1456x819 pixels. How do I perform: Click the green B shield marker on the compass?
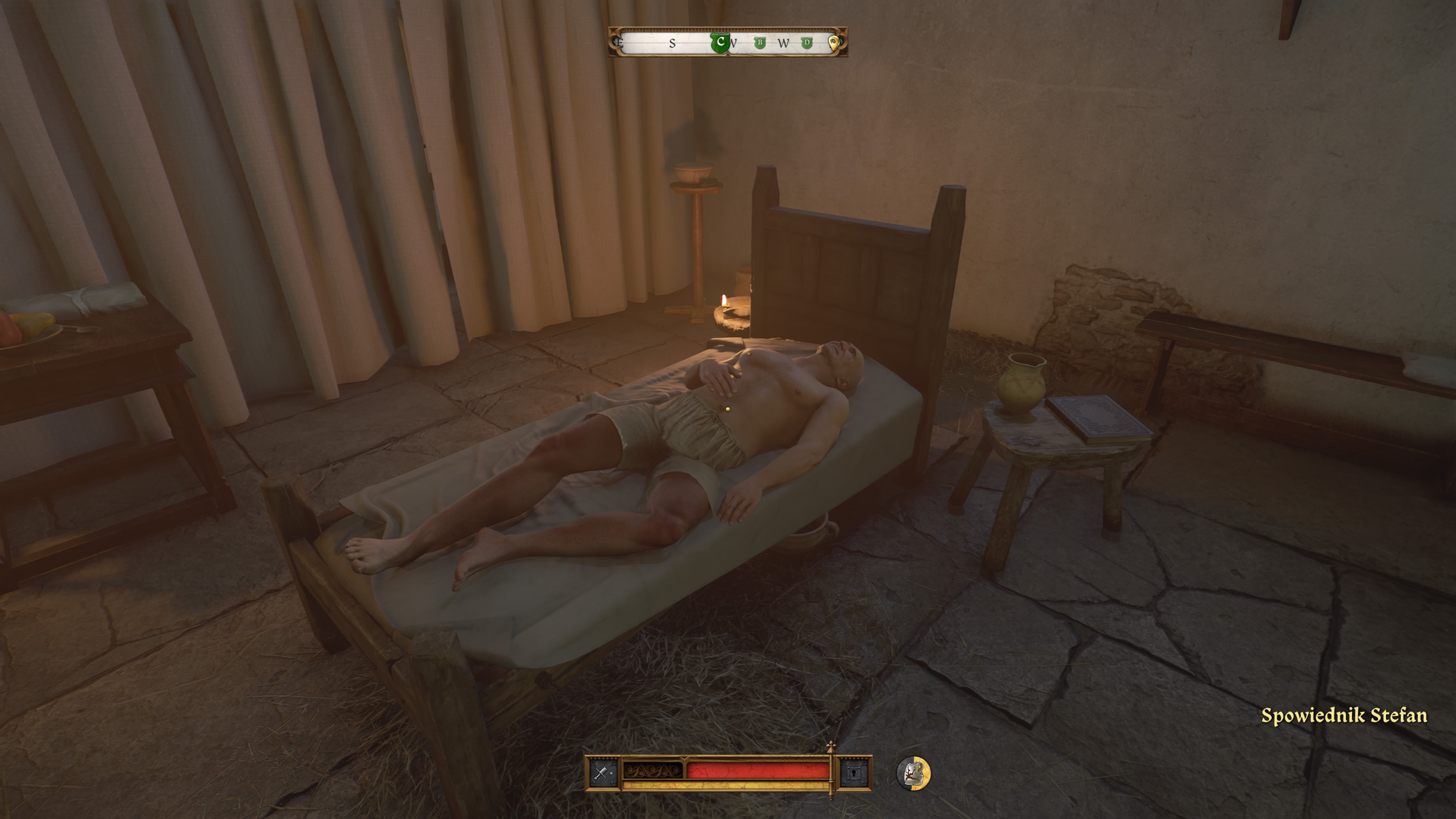(760, 43)
